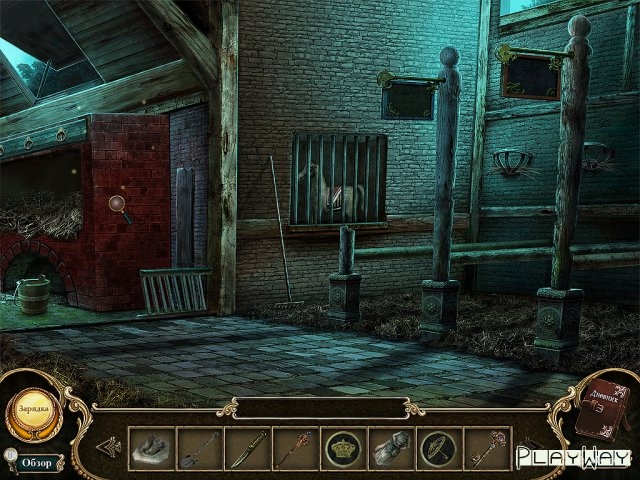Open the Обзор button
640x480 pixels.
click(x=37, y=461)
